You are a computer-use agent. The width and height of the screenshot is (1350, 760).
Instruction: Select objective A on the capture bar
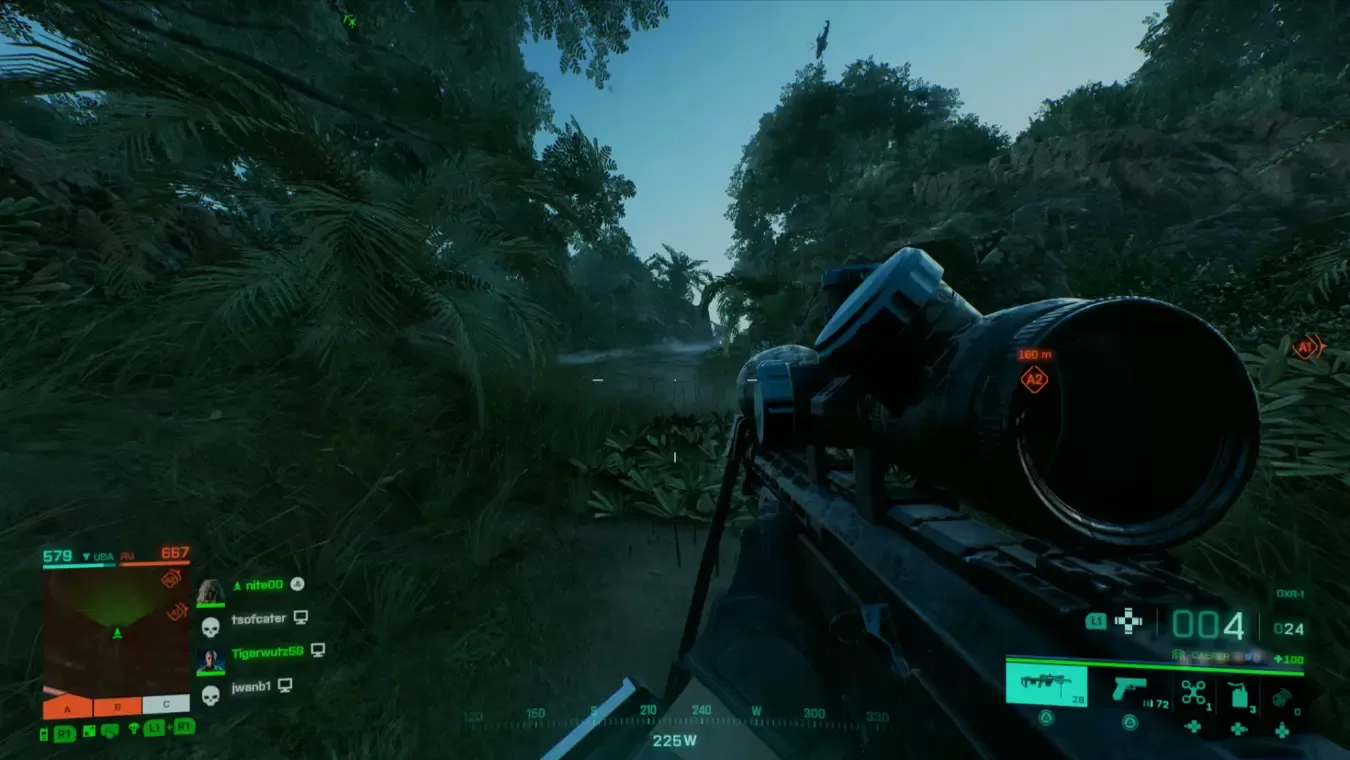pos(67,707)
